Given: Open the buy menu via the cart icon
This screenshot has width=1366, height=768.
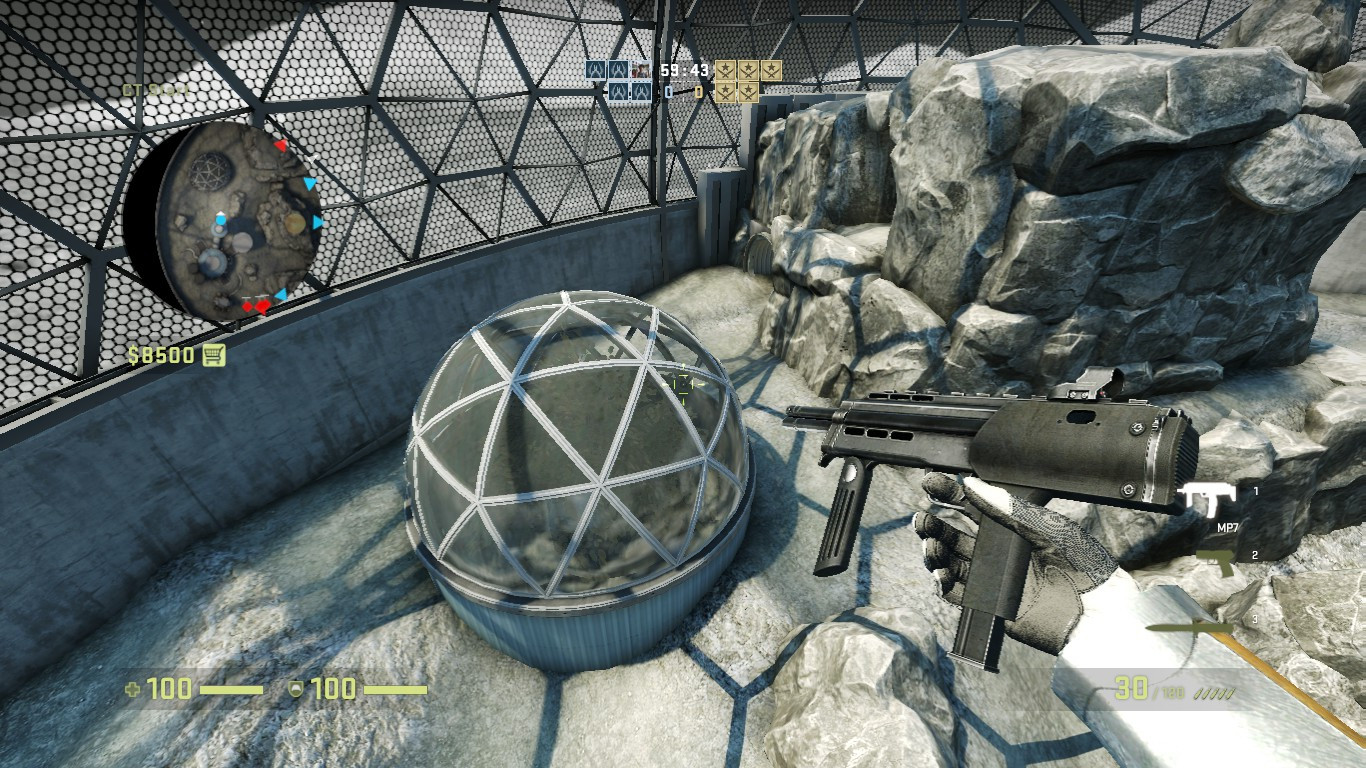Looking at the screenshot, I should pos(215,355).
